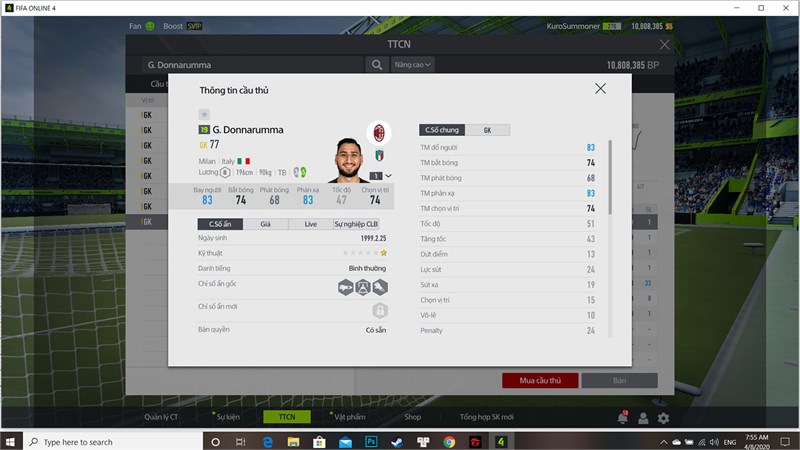The image size is (800, 450).
Task: Switch to the Giá tab
Action: 265,224
